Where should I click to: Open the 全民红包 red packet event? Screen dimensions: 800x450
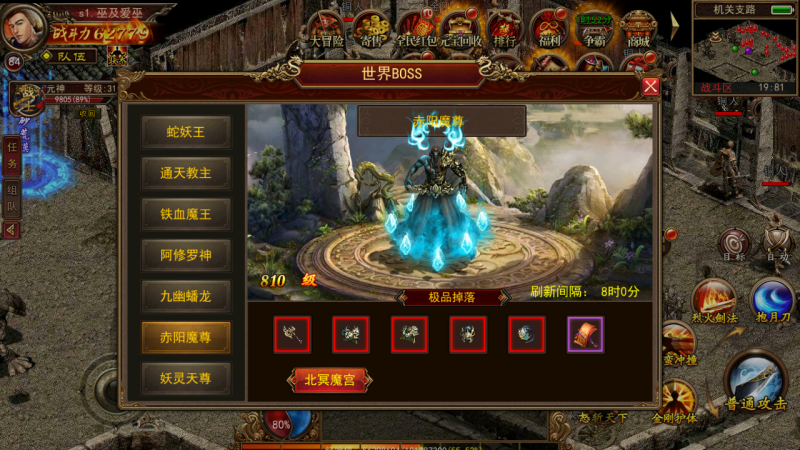tap(416, 29)
